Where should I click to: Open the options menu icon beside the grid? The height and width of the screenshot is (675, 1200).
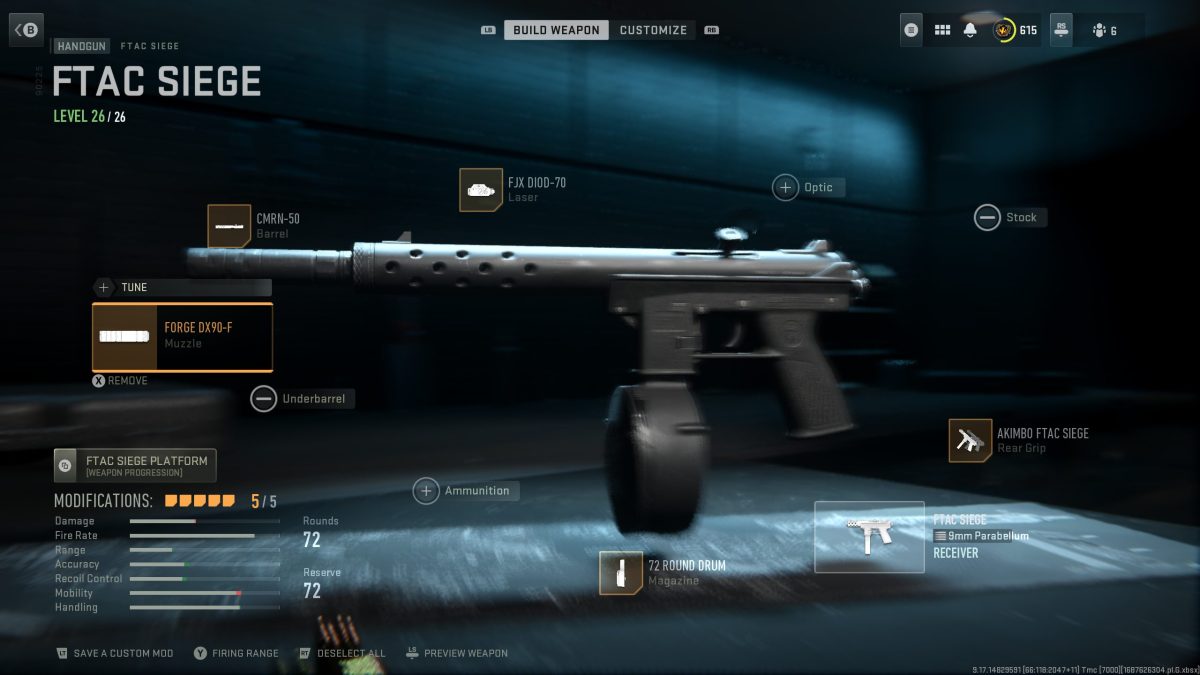click(x=911, y=30)
